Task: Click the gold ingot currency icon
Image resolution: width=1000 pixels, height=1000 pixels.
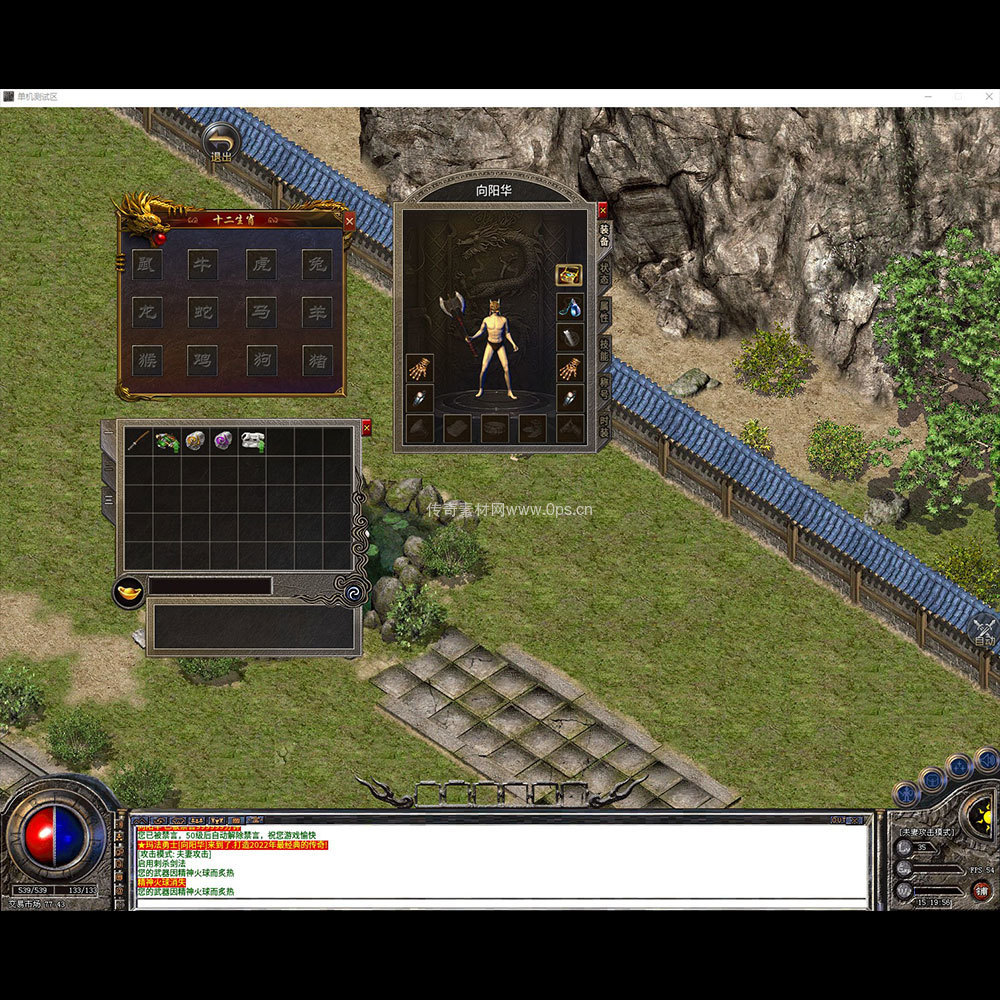Action: pos(128,591)
